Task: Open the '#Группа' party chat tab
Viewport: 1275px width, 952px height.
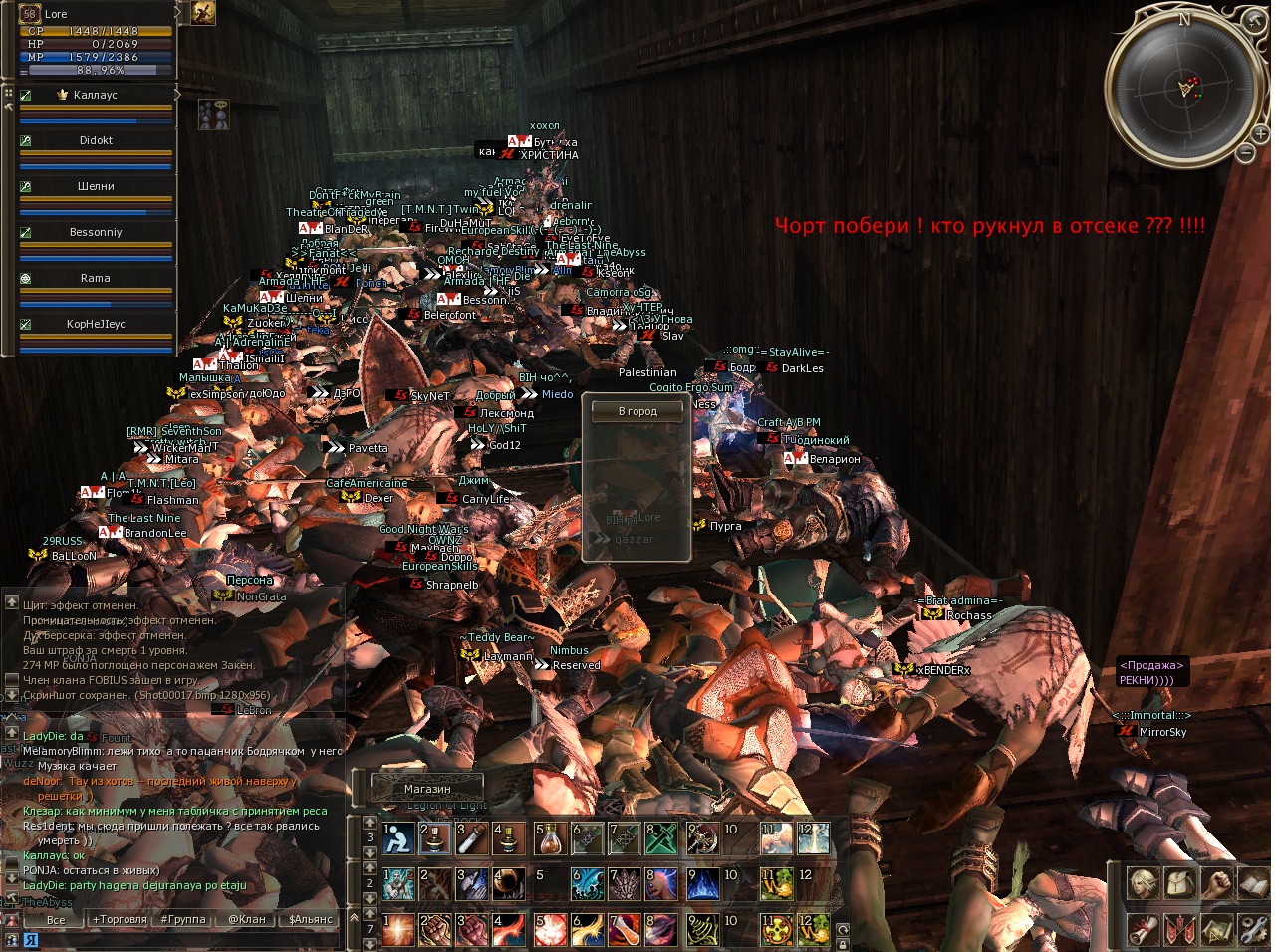Action: pos(183,920)
